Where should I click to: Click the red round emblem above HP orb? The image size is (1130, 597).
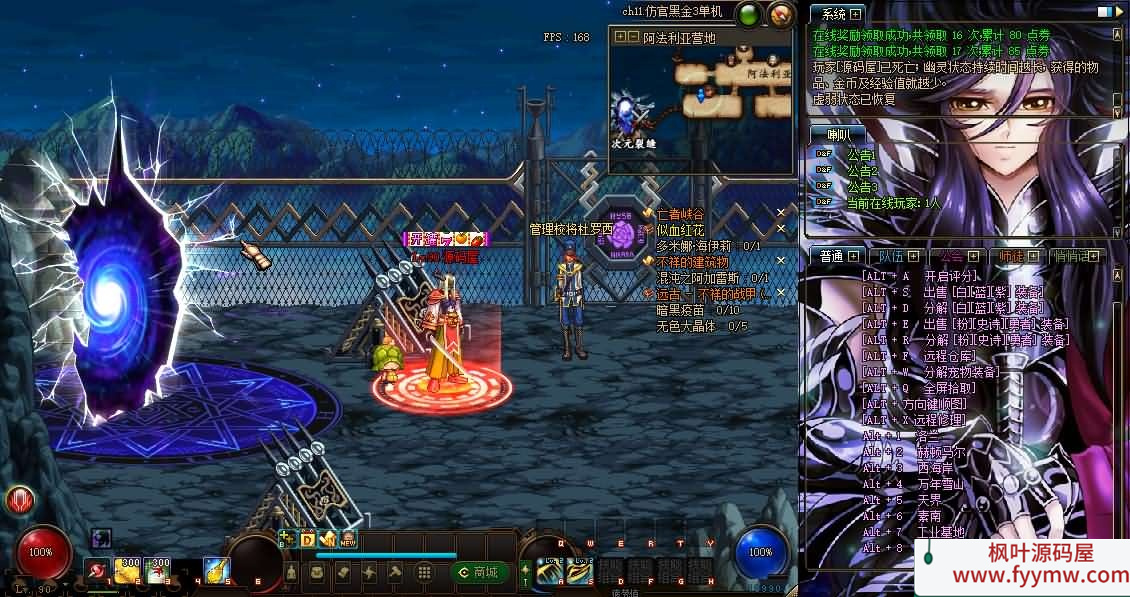19,500
